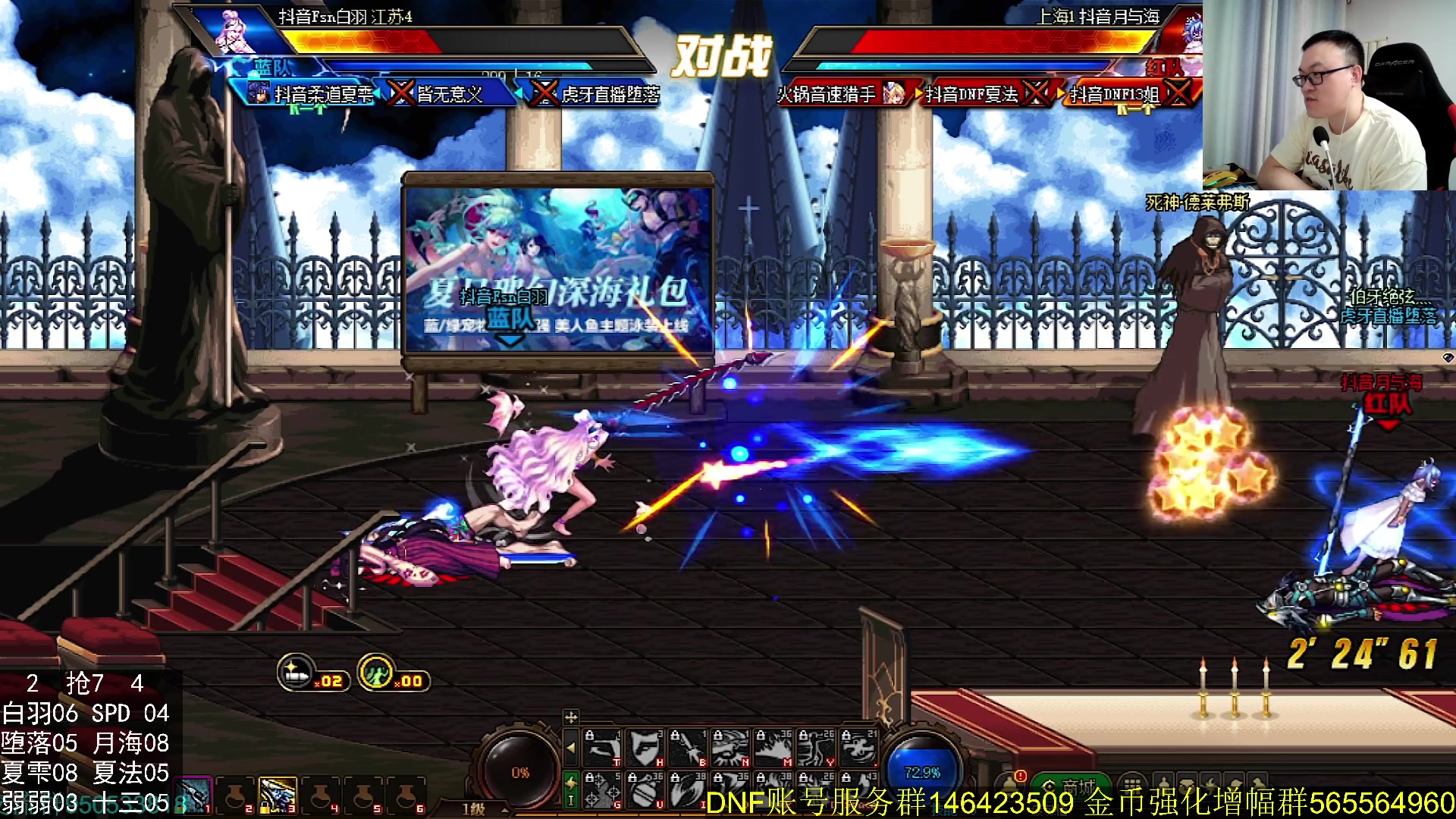Select blue team member 皆无意义
The width and height of the screenshot is (1456, 819).
(449, 94)
